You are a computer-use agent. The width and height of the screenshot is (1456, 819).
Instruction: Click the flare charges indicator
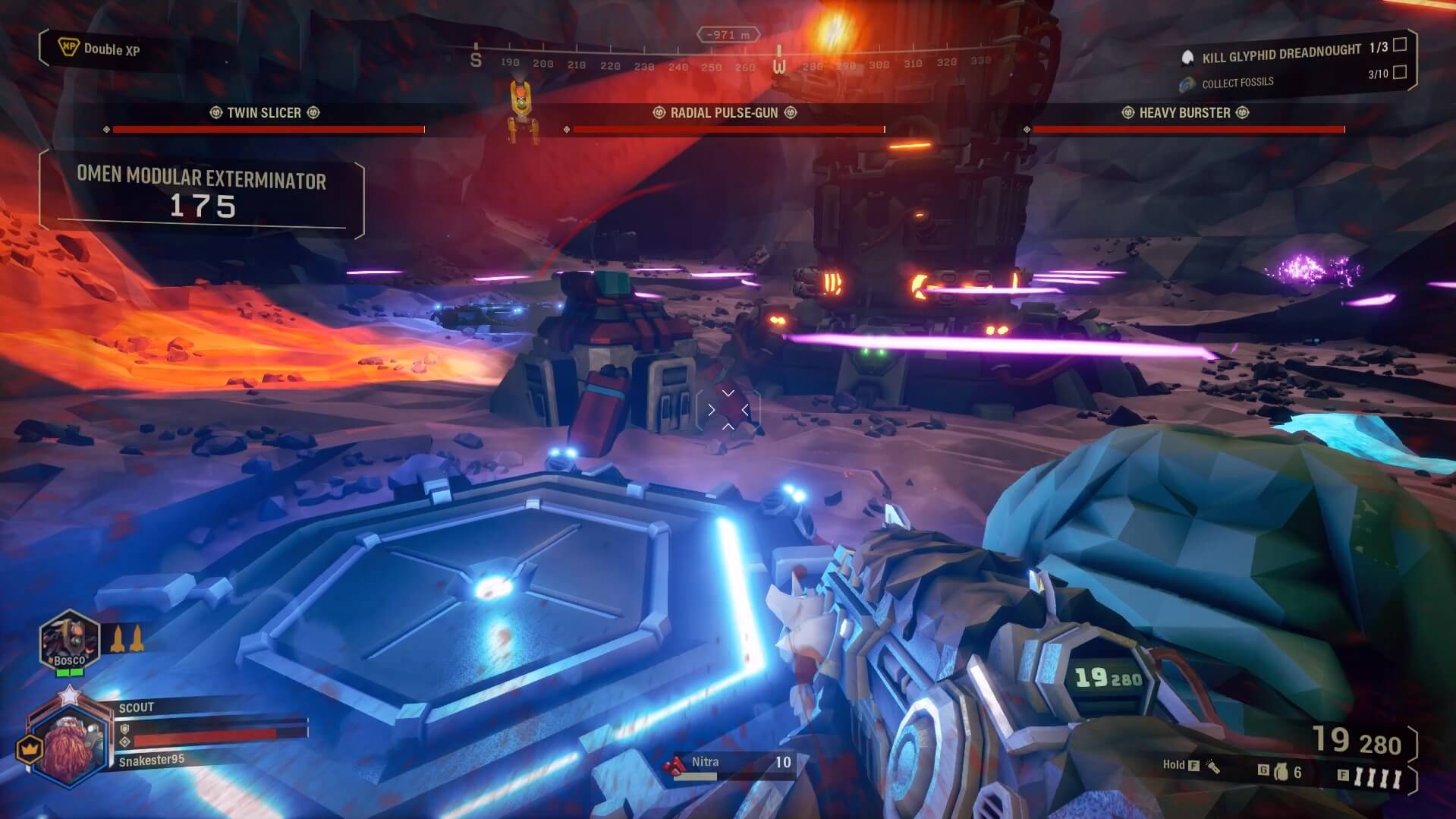click(1378, 776)
